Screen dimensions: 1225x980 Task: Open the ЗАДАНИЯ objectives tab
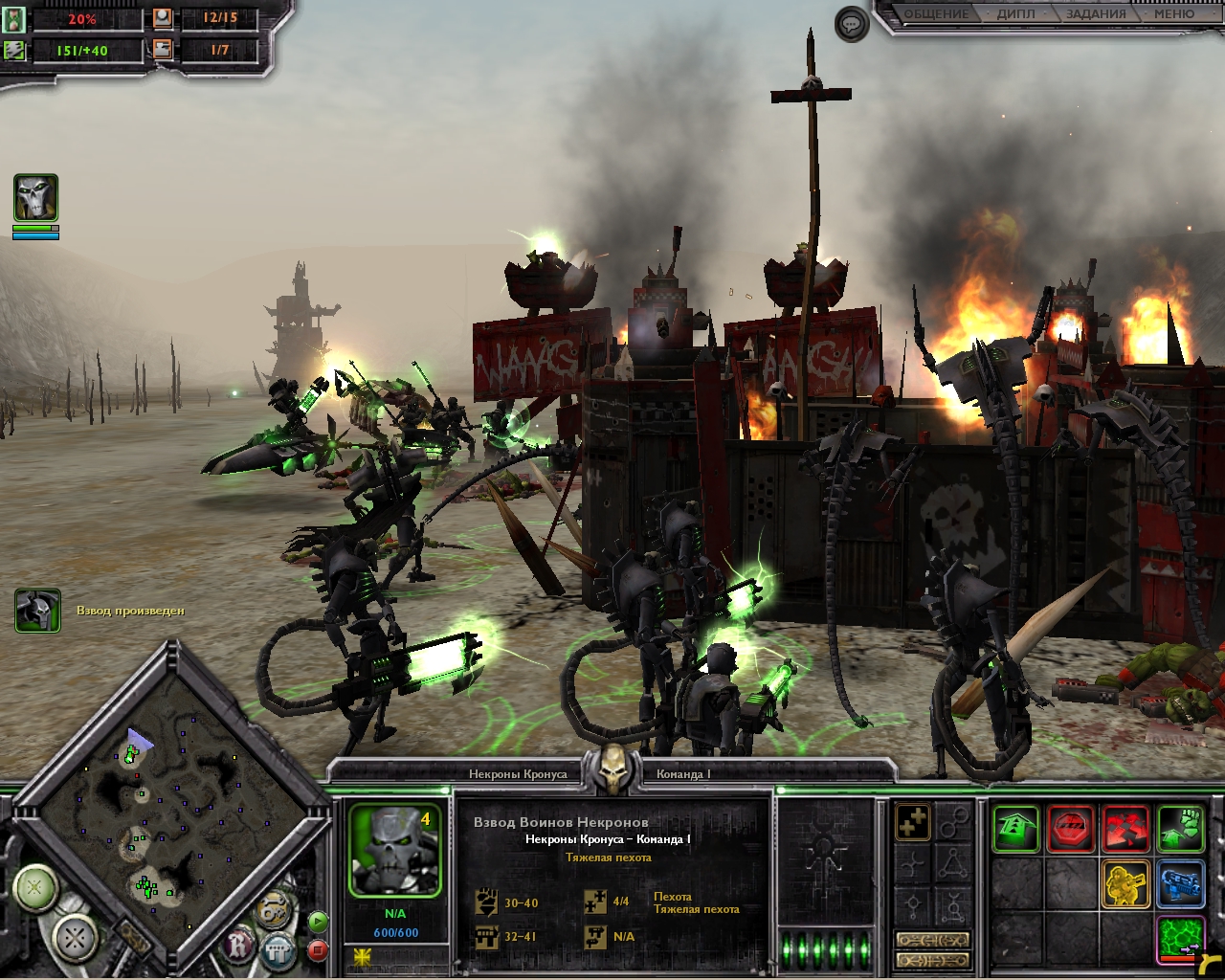[x=1096, y=14]
